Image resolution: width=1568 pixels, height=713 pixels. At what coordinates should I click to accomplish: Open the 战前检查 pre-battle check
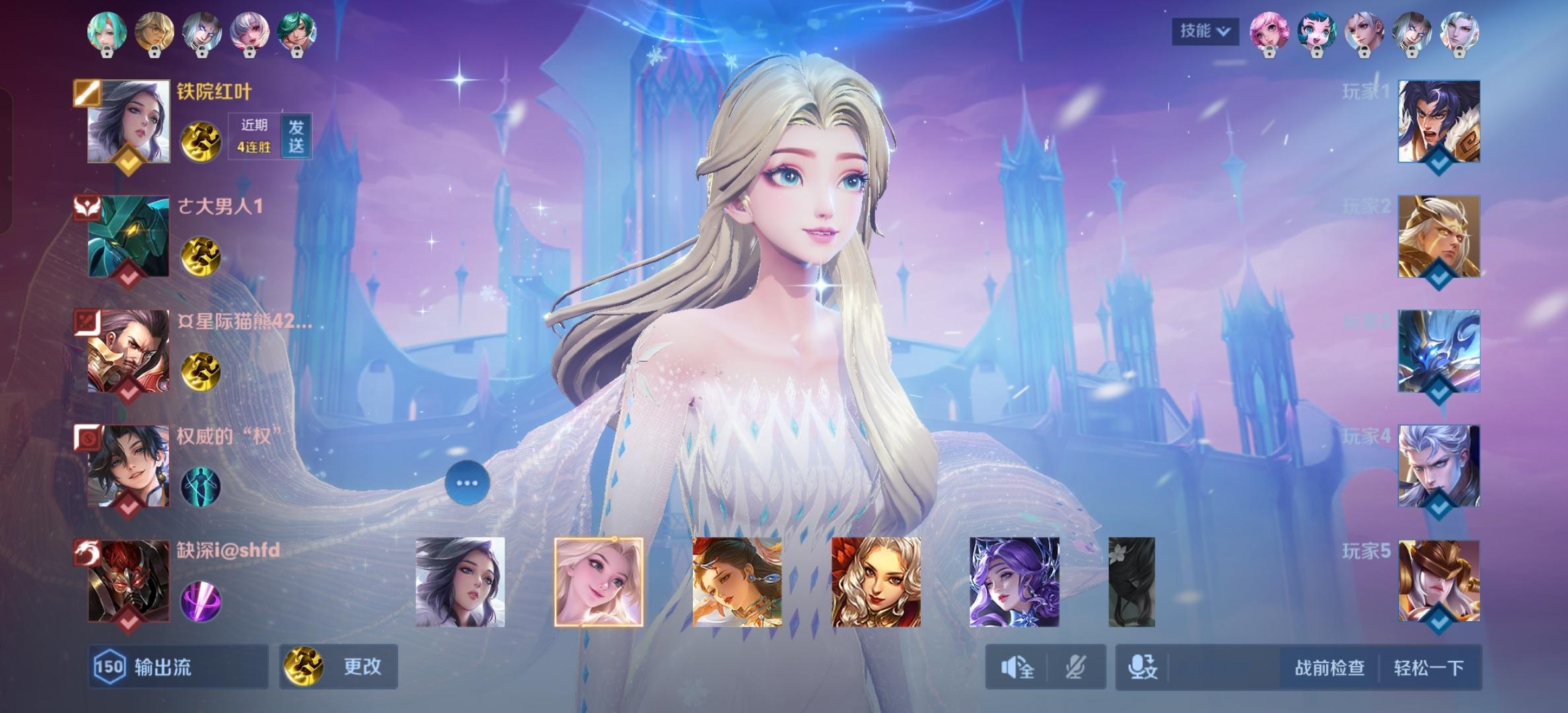click(x=1329, y=667)
